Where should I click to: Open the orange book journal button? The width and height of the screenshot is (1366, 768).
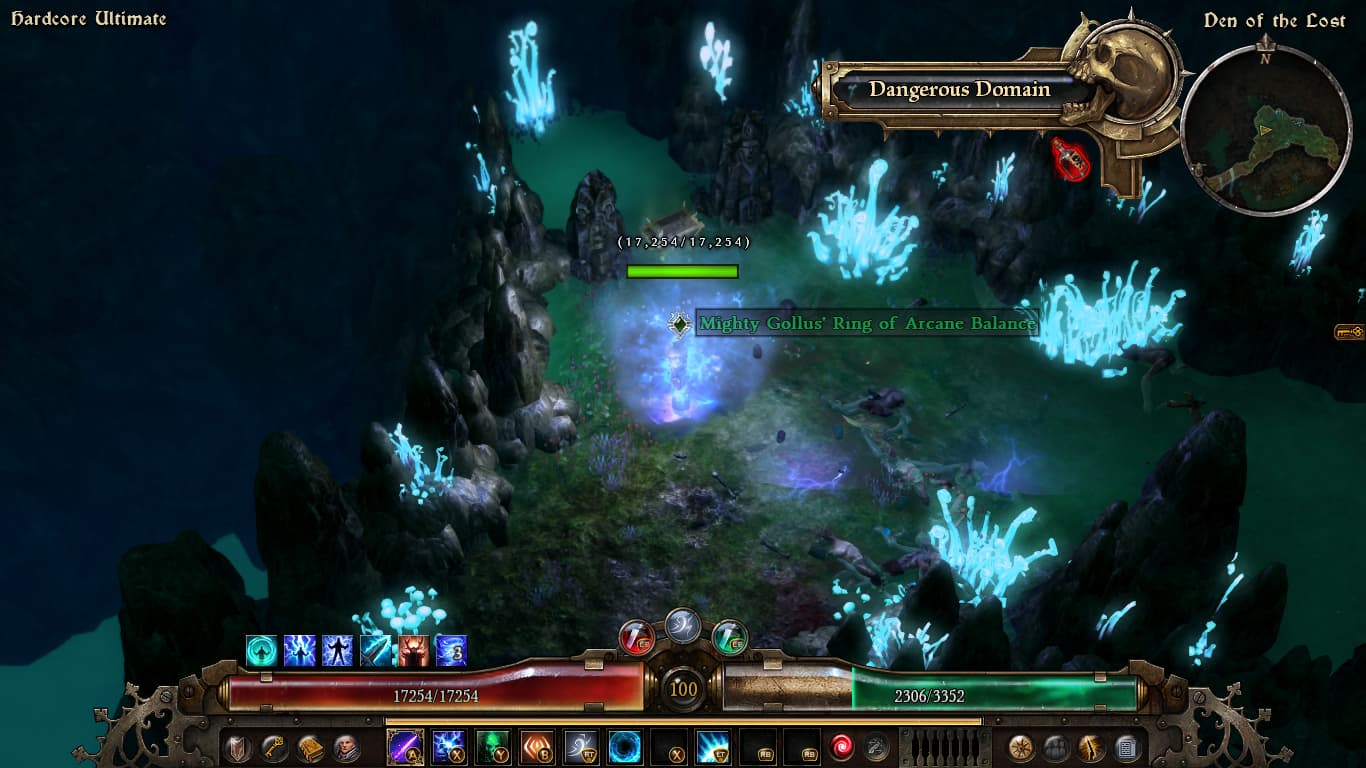[309, 748]
